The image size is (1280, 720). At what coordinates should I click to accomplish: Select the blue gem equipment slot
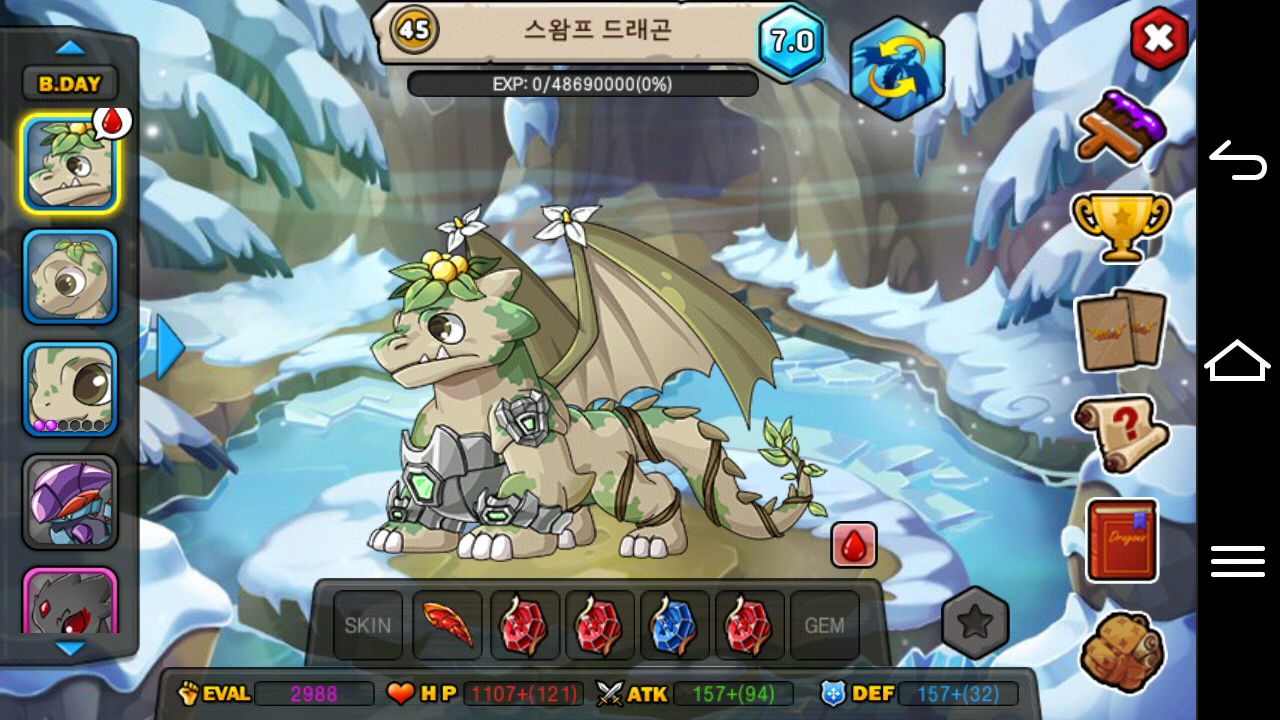point(674,626)
